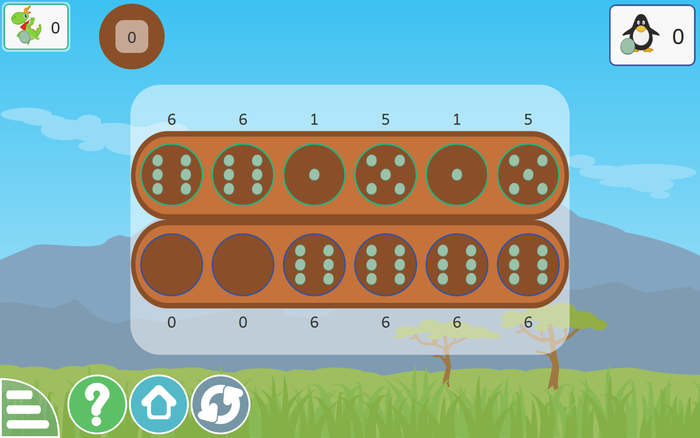700x438 pixels.
Task: Return to the home screen
Action: (159, 404)
